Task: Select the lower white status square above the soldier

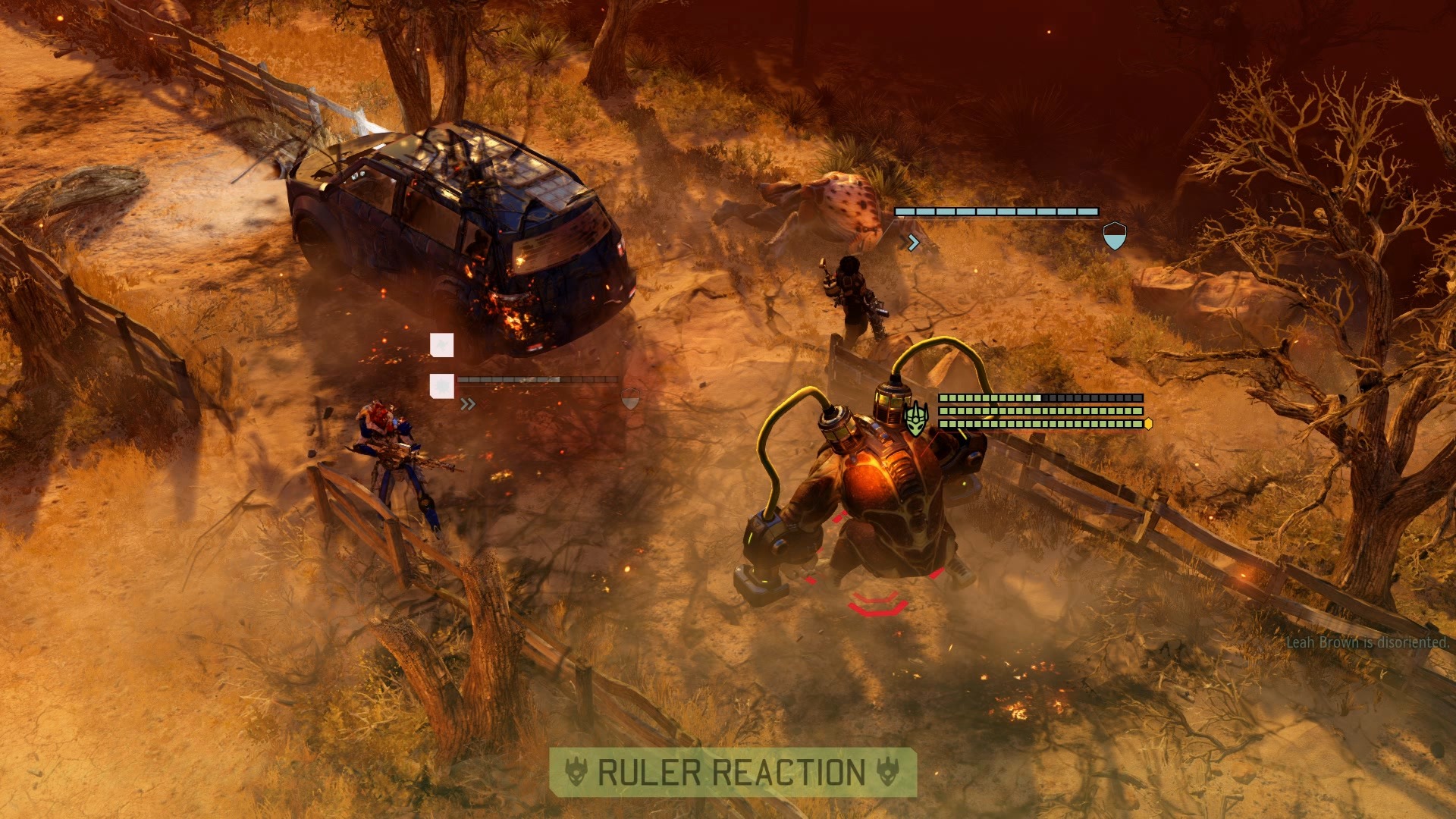Action: [442, 385]
